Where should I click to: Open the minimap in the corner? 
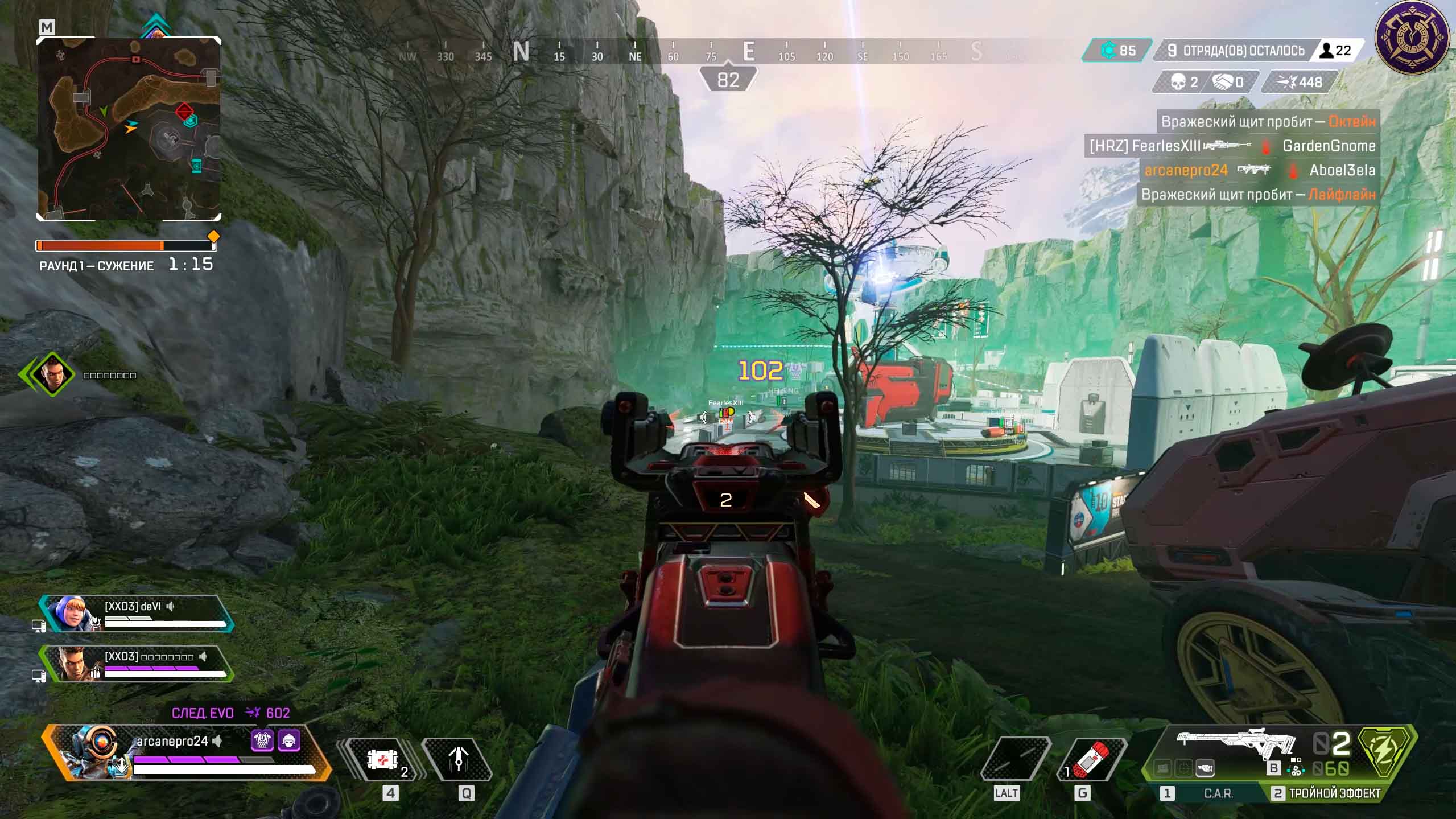point(129,129)
